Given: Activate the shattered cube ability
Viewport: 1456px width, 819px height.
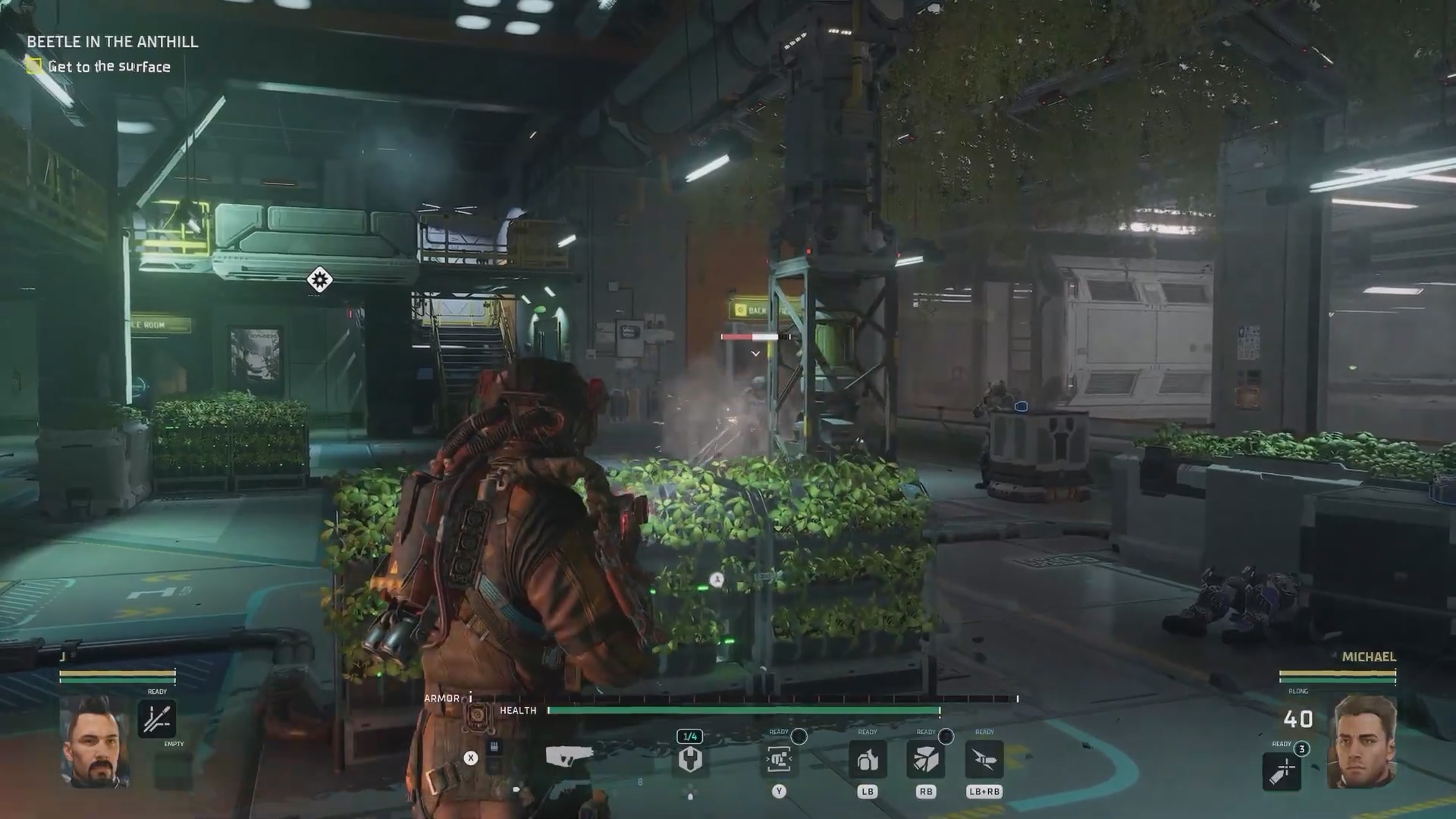Looking at the screenshot, I should tap(925, 759).
